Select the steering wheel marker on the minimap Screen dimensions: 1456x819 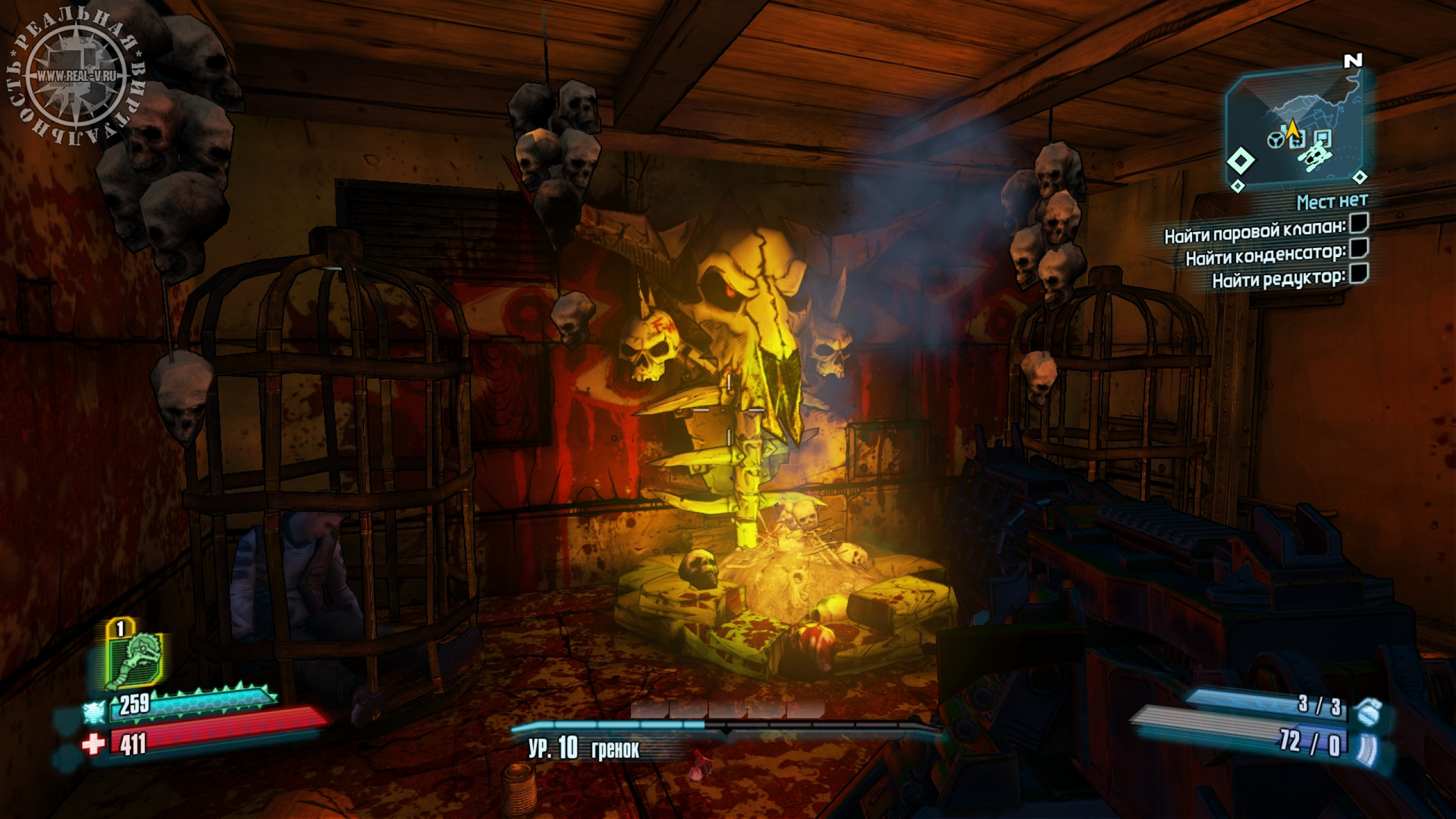[1275, 139]
